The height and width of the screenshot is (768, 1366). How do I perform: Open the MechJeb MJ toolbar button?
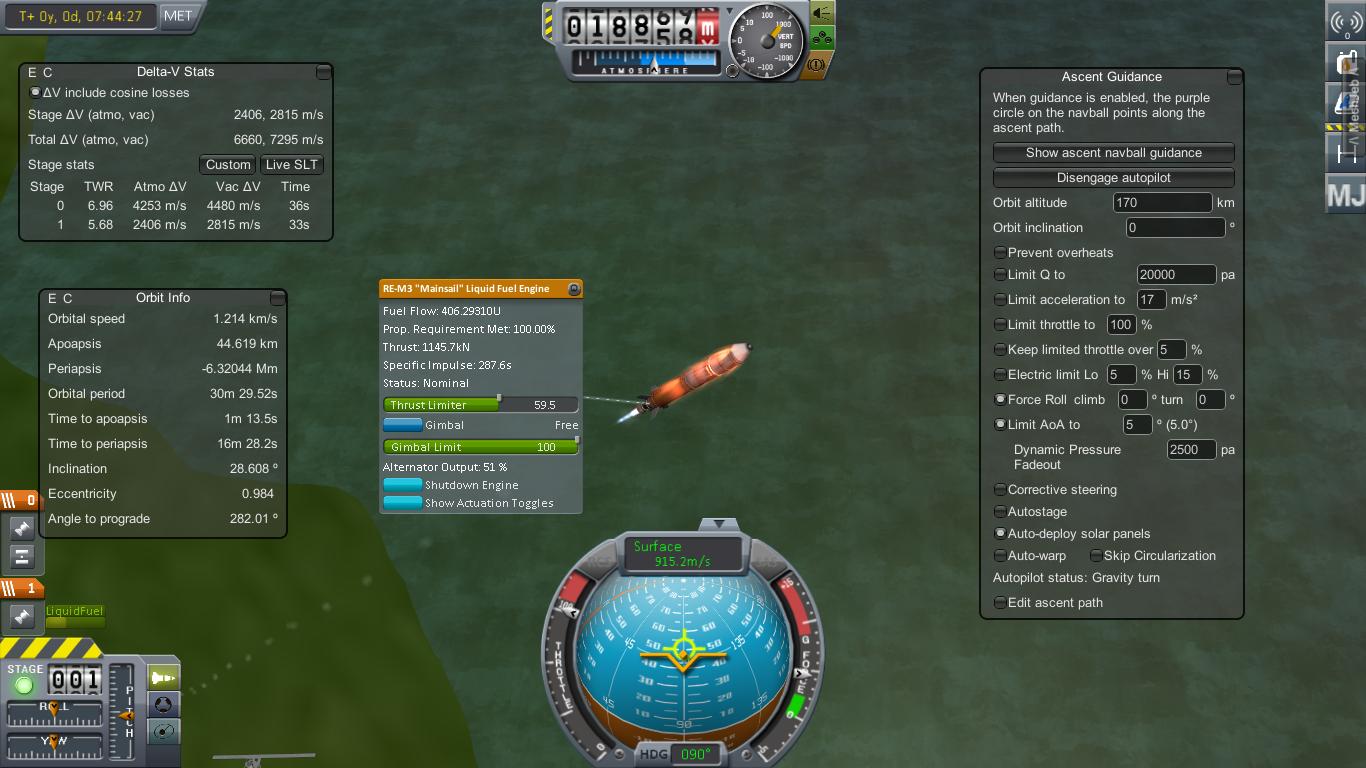(1345, 195)
